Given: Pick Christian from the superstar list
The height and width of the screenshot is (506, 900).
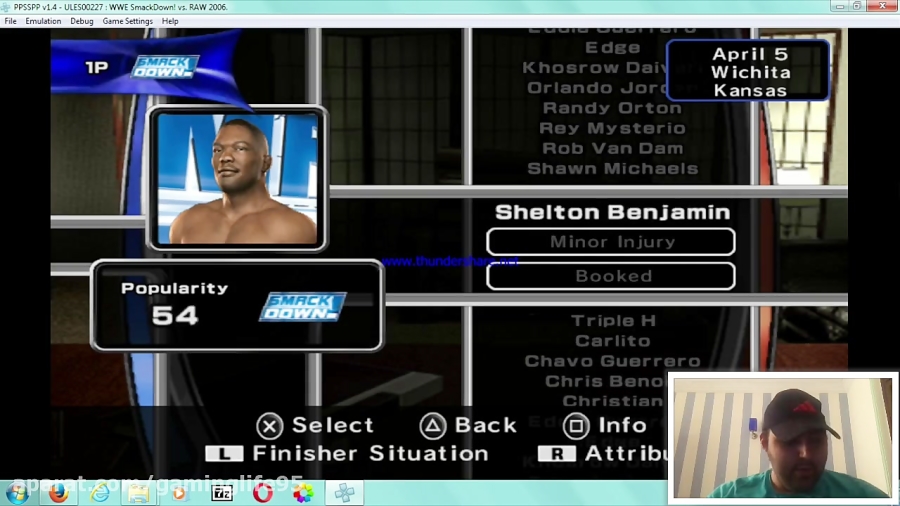Looking at the screenshot, I should (613, 401).
